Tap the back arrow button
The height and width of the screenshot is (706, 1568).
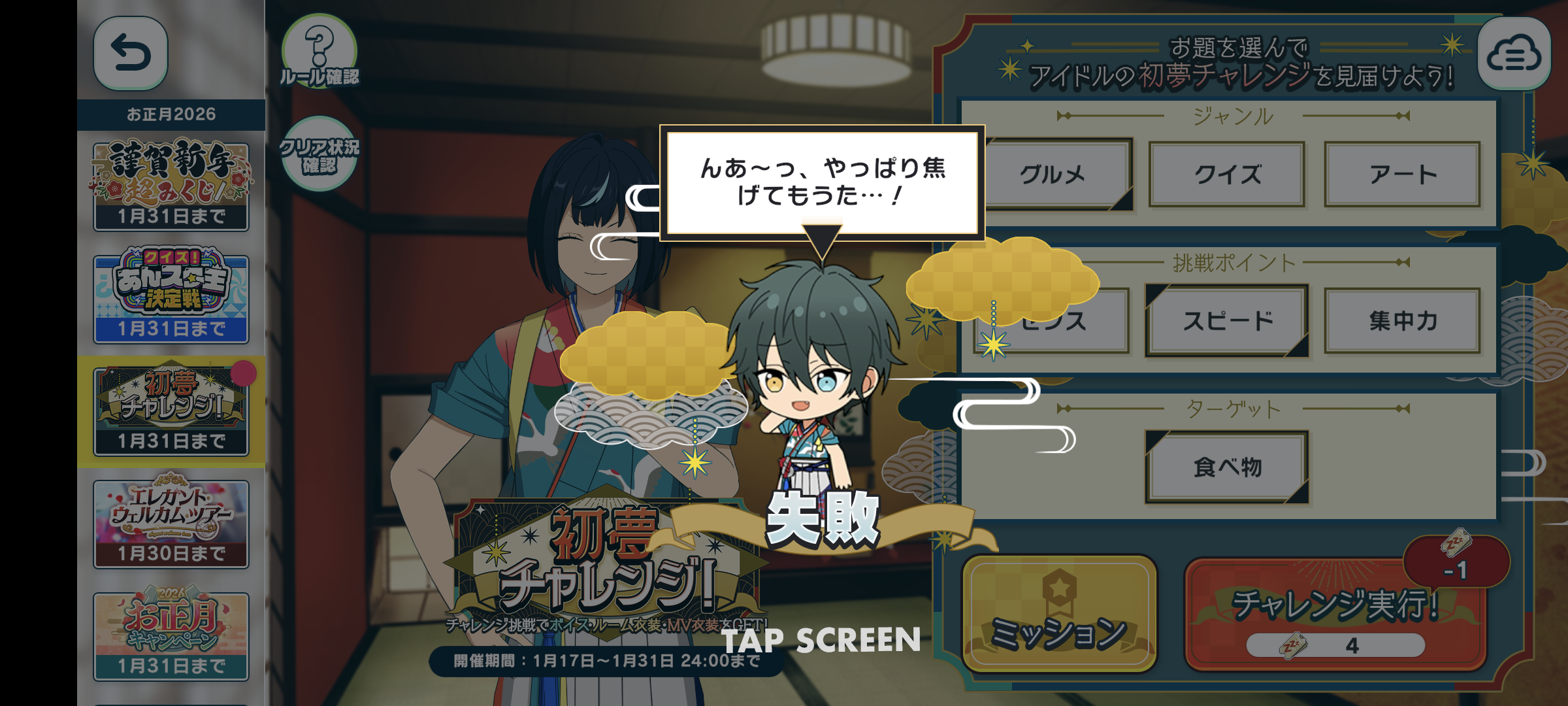[x=131, y=54]
